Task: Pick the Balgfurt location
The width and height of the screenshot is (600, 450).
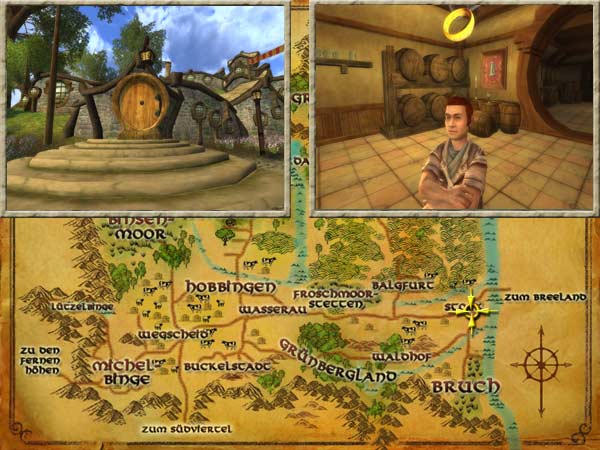Action: [x=399, y=285]
